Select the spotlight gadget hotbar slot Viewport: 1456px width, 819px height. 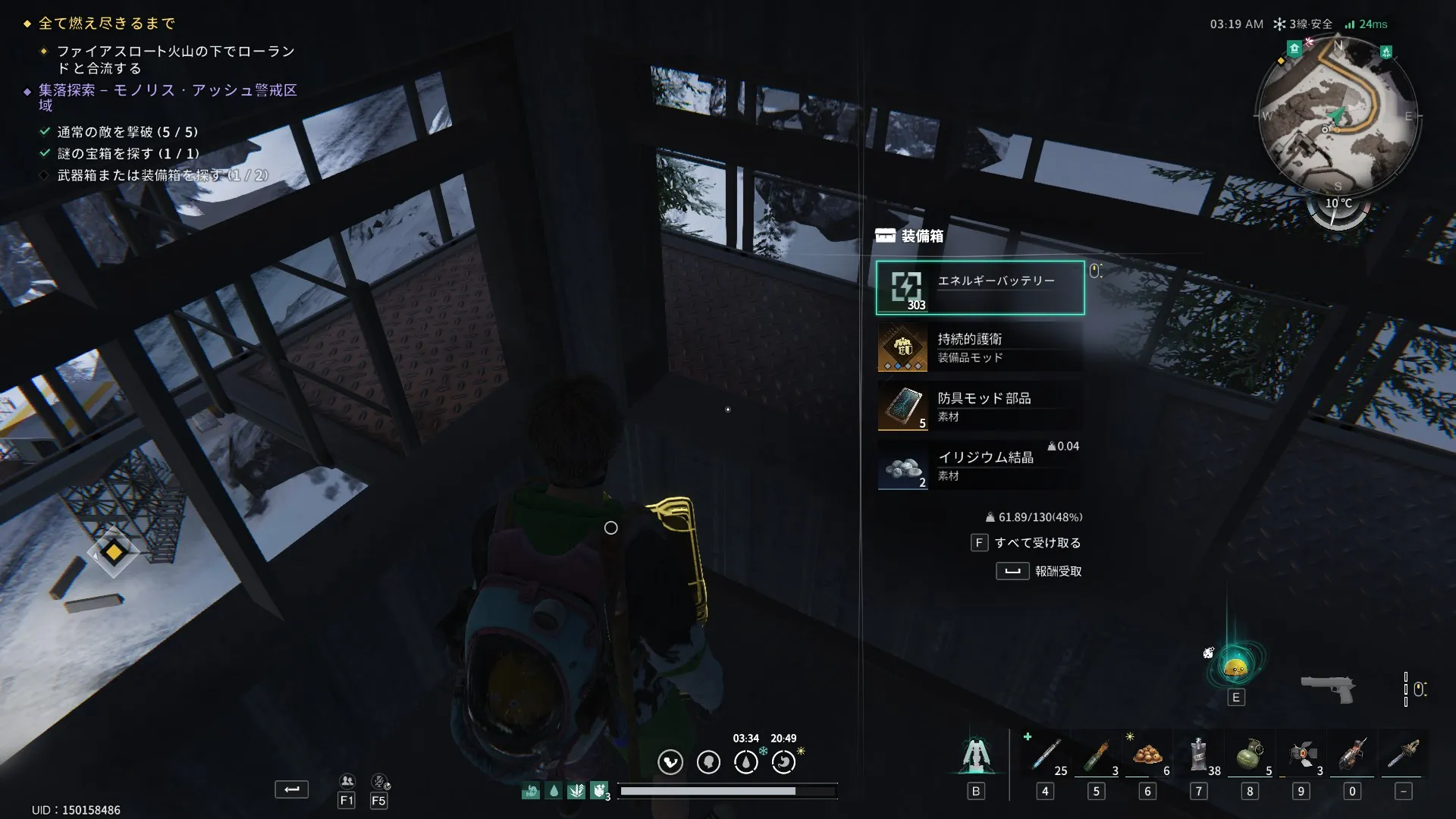pyautogui.click(x=1301, y=755)
